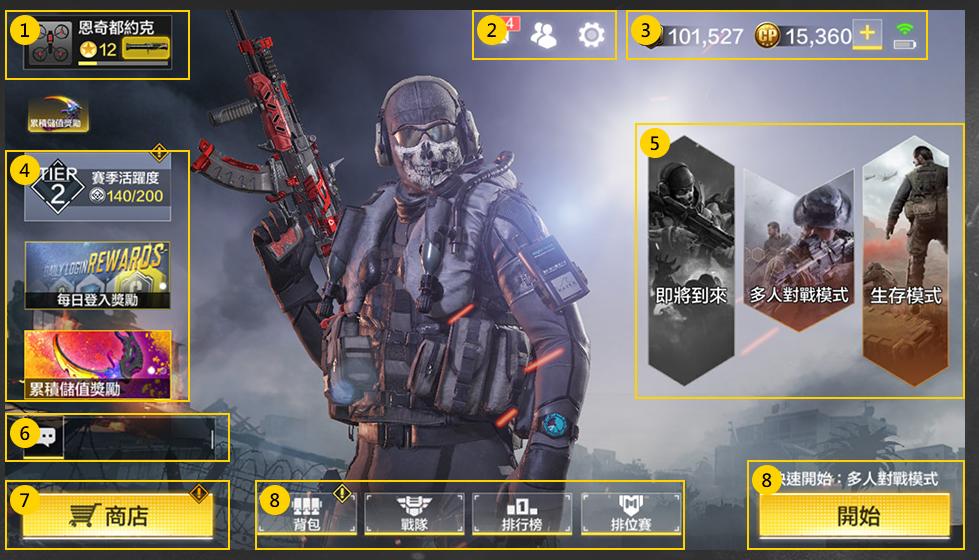
Task: Open the 每日登入獎勵 daily login banner
Action: (x=98, y=273)
